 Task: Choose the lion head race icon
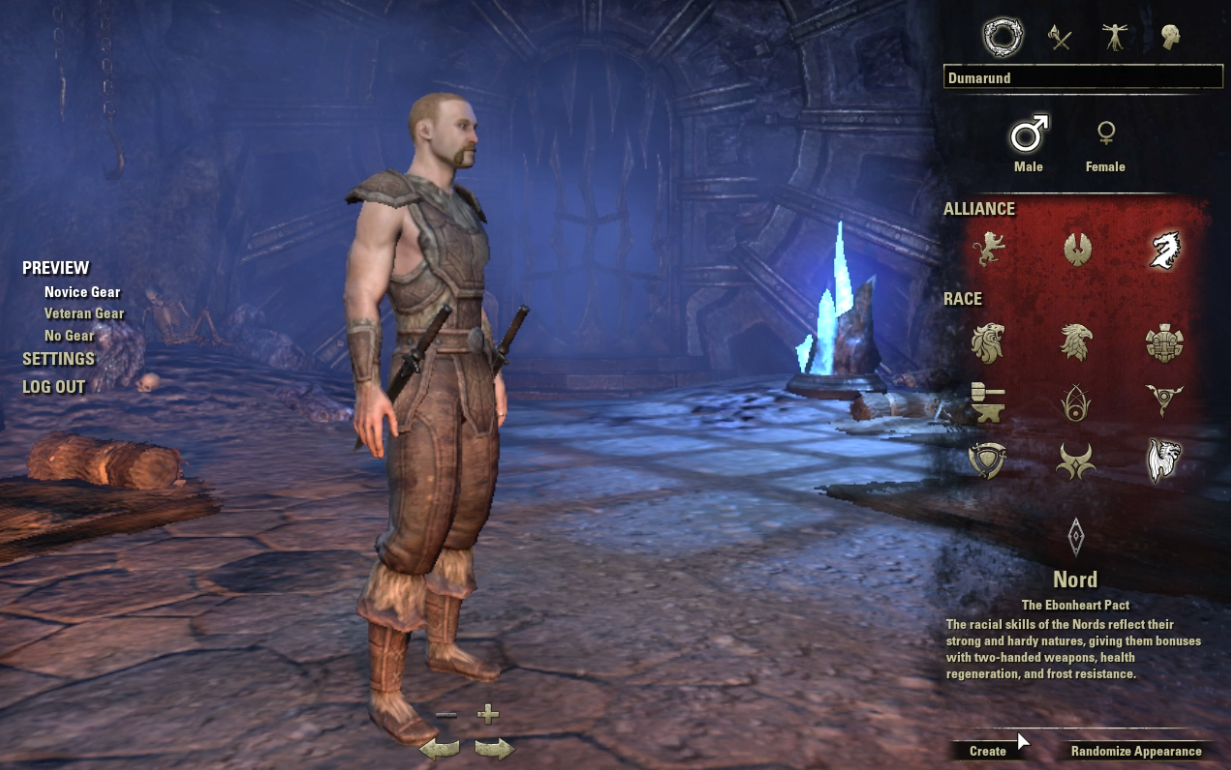[x=988, y=342]
